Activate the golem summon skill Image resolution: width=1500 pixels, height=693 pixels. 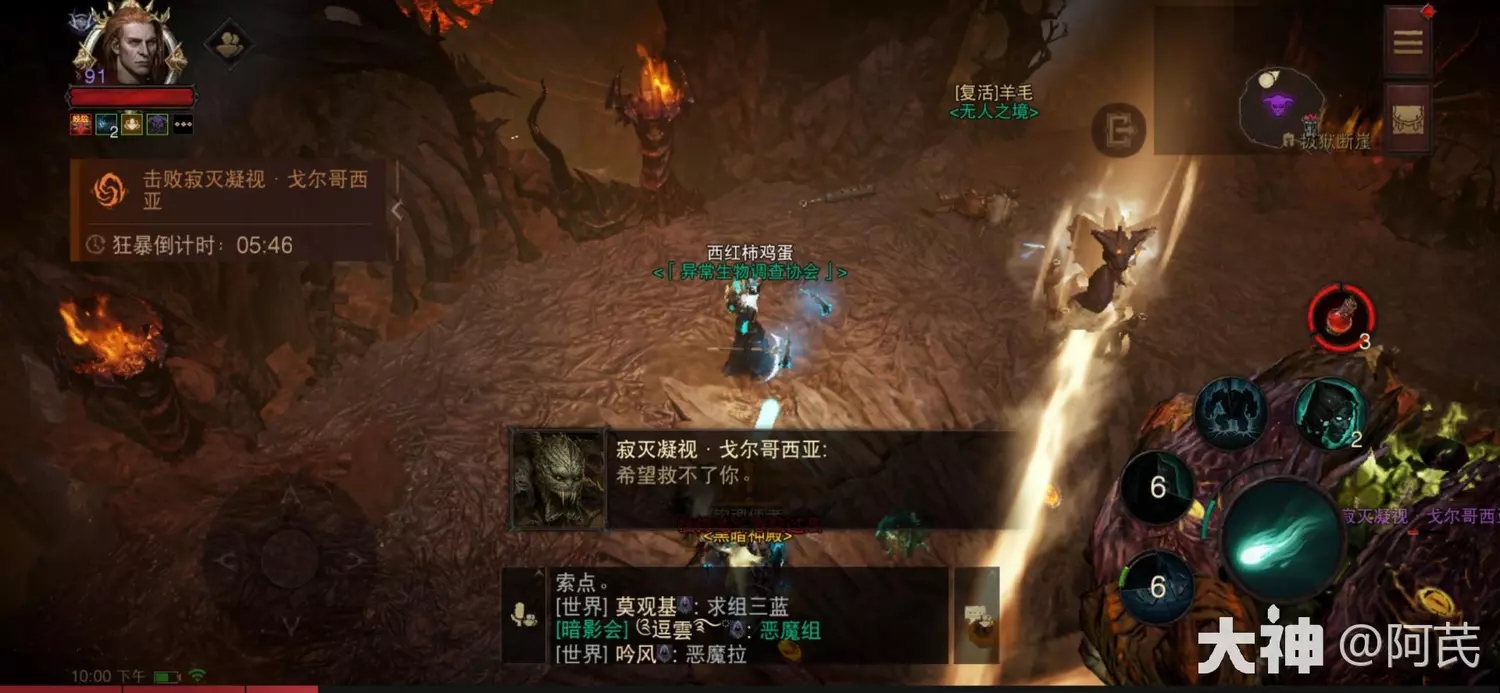click(1230, 413)
